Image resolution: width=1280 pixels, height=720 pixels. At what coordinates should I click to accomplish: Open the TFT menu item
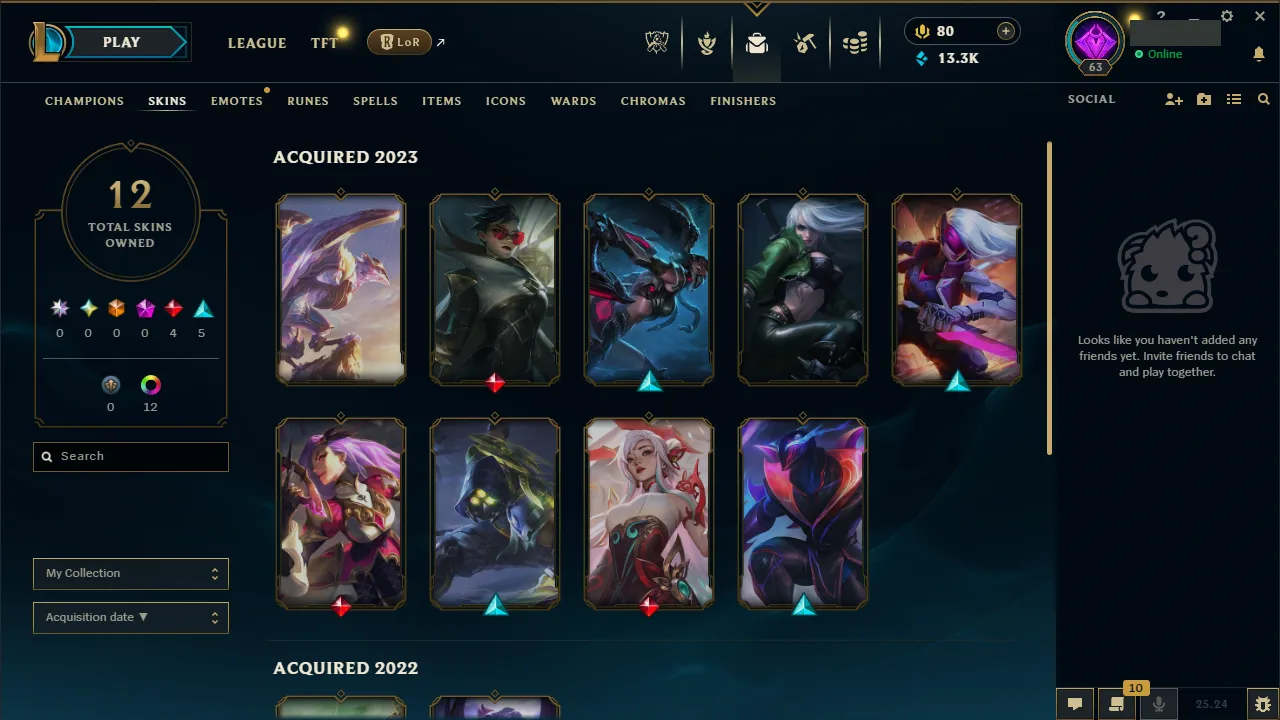point(324,43)
